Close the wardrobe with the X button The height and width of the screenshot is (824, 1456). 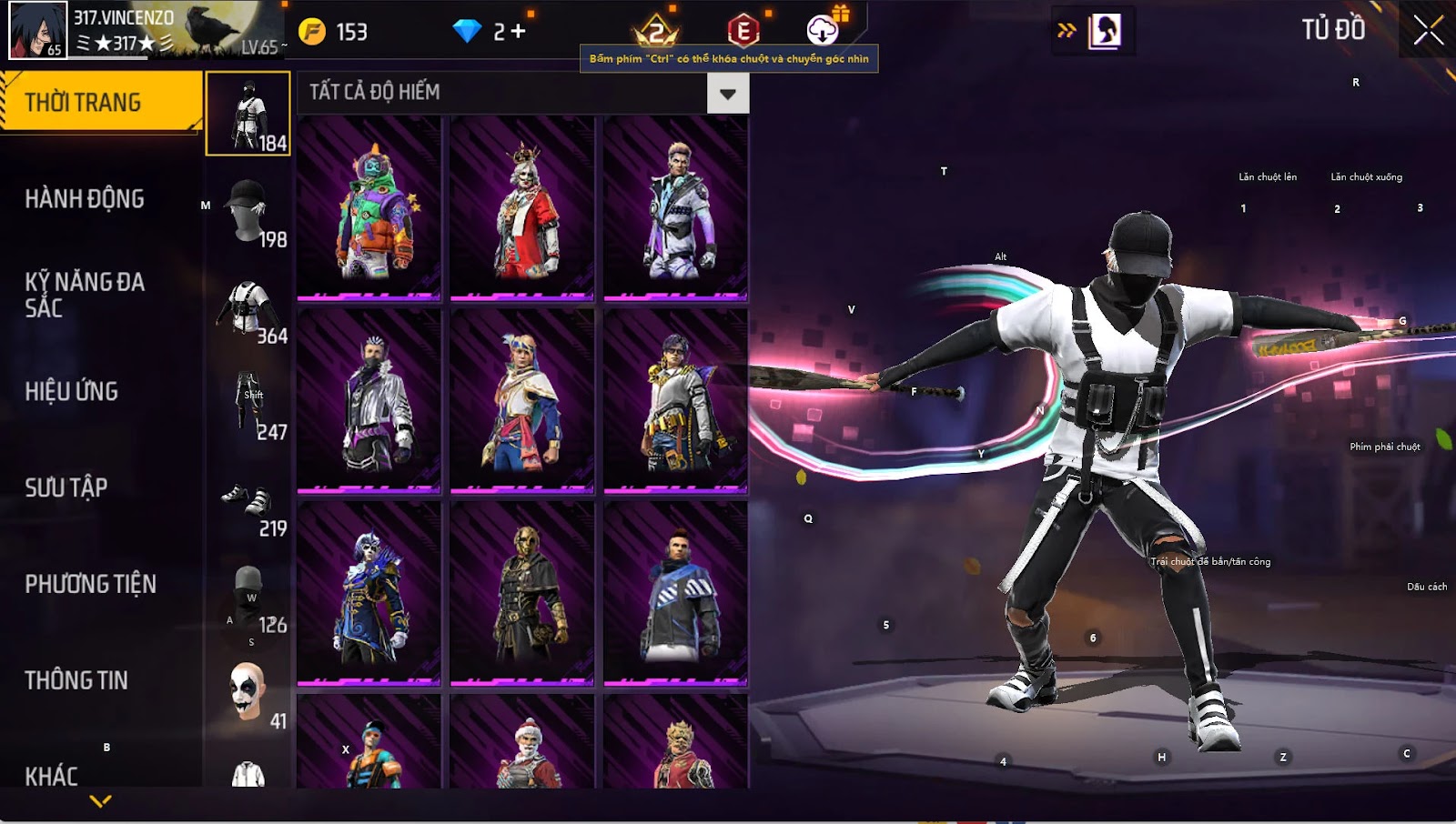click(1428, 31)
